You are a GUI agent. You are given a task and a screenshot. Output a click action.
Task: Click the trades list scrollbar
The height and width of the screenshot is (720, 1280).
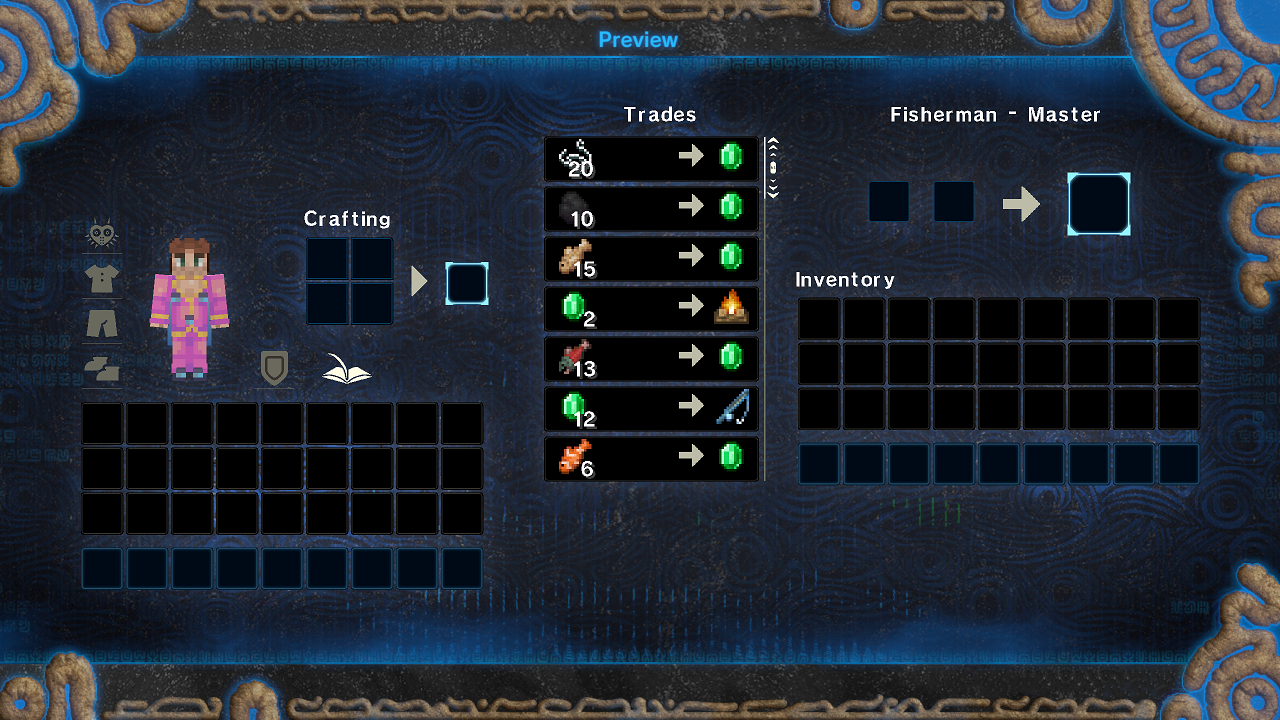(772, 168)
